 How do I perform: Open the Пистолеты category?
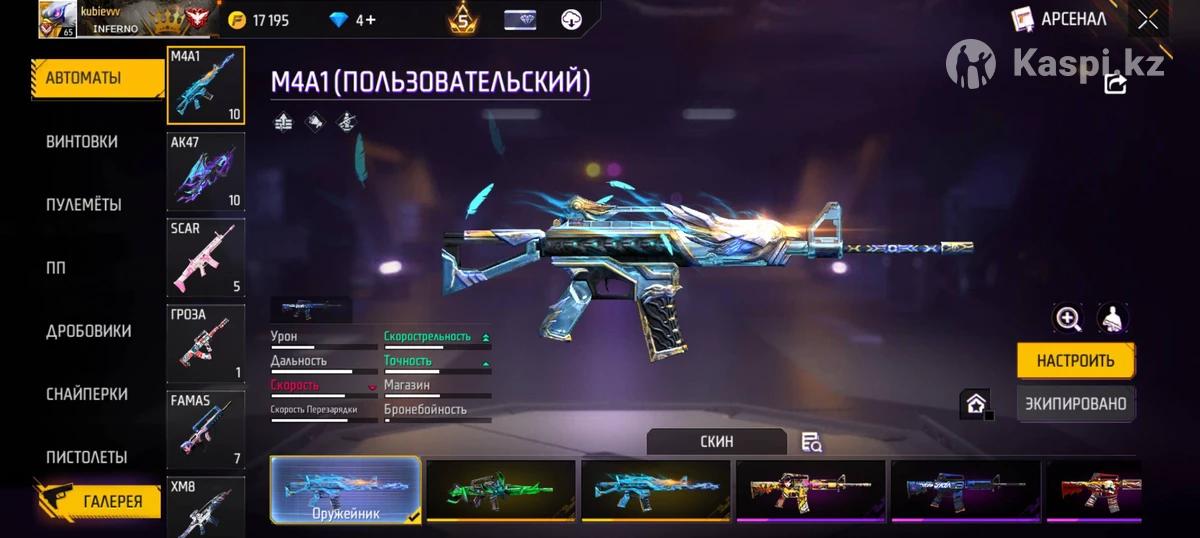coord(86,457)
